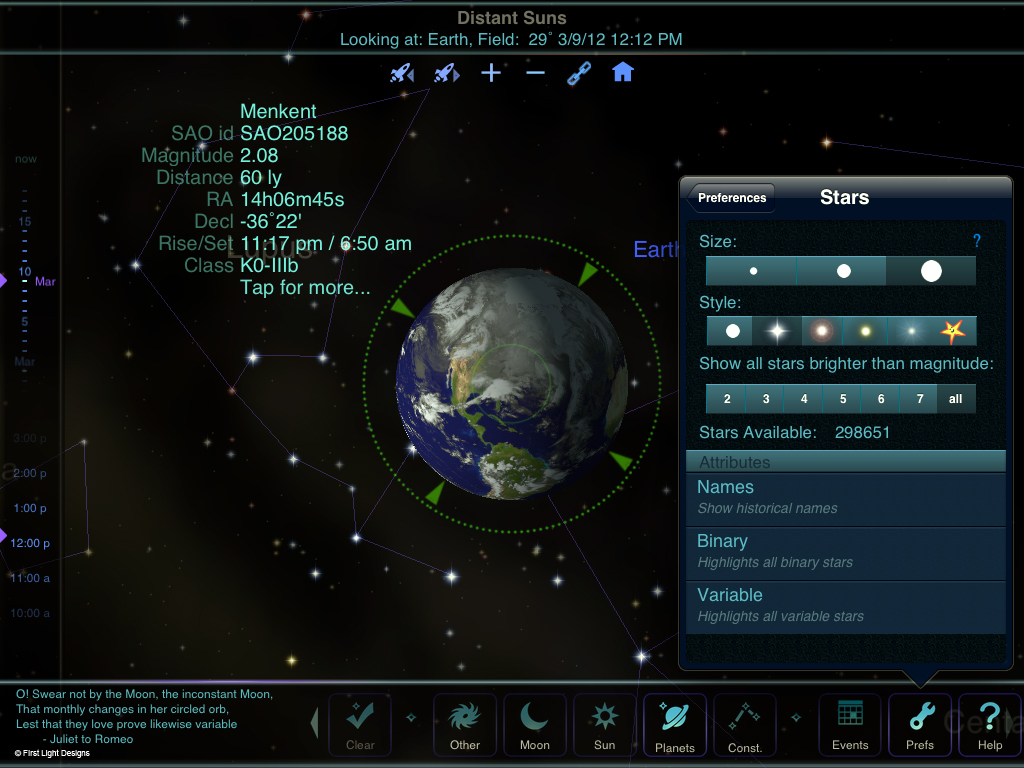Open the Events calendar
Viewport: 1024px width, 768px height.
tap(850, 724)
